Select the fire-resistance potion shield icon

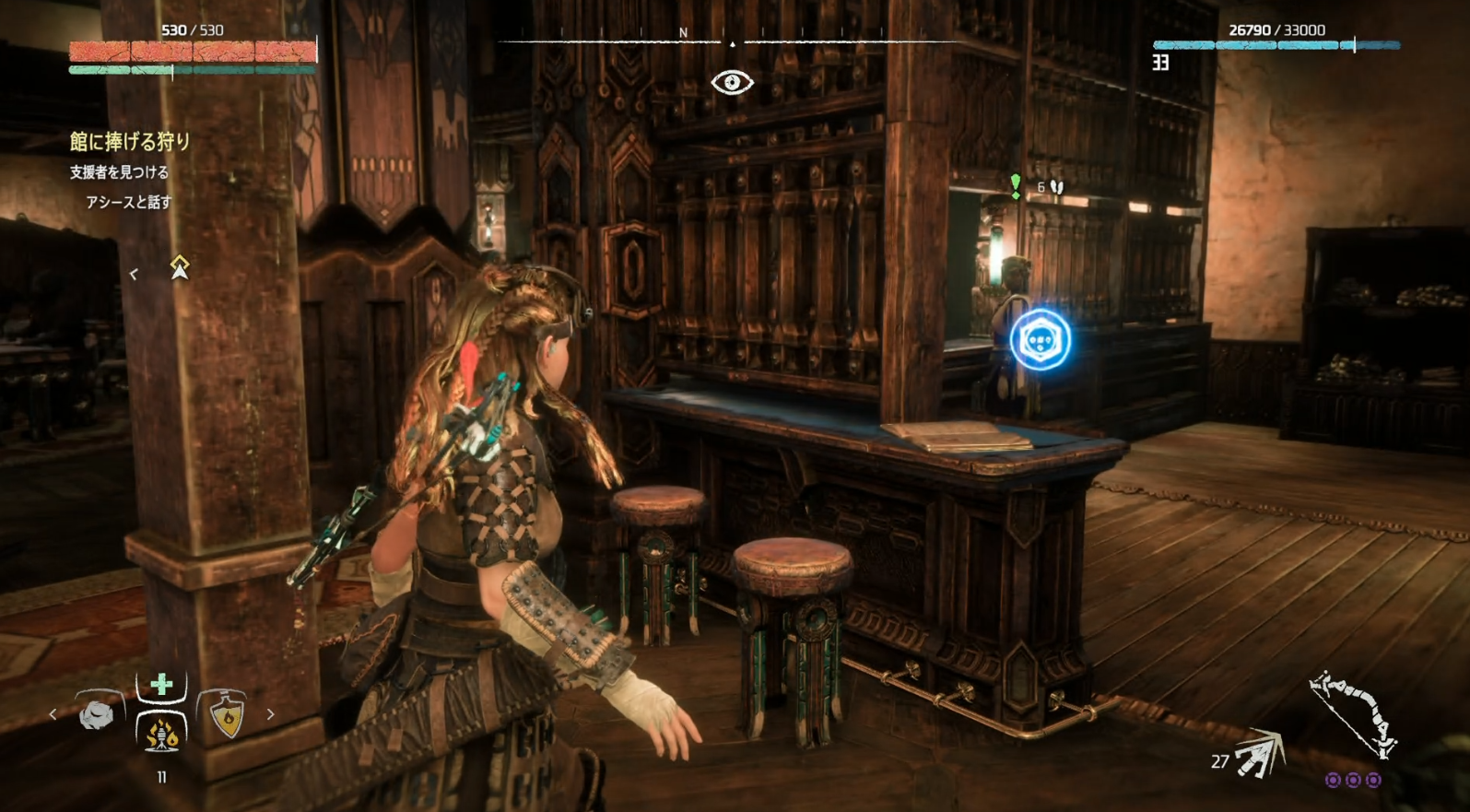click(227, 715)
